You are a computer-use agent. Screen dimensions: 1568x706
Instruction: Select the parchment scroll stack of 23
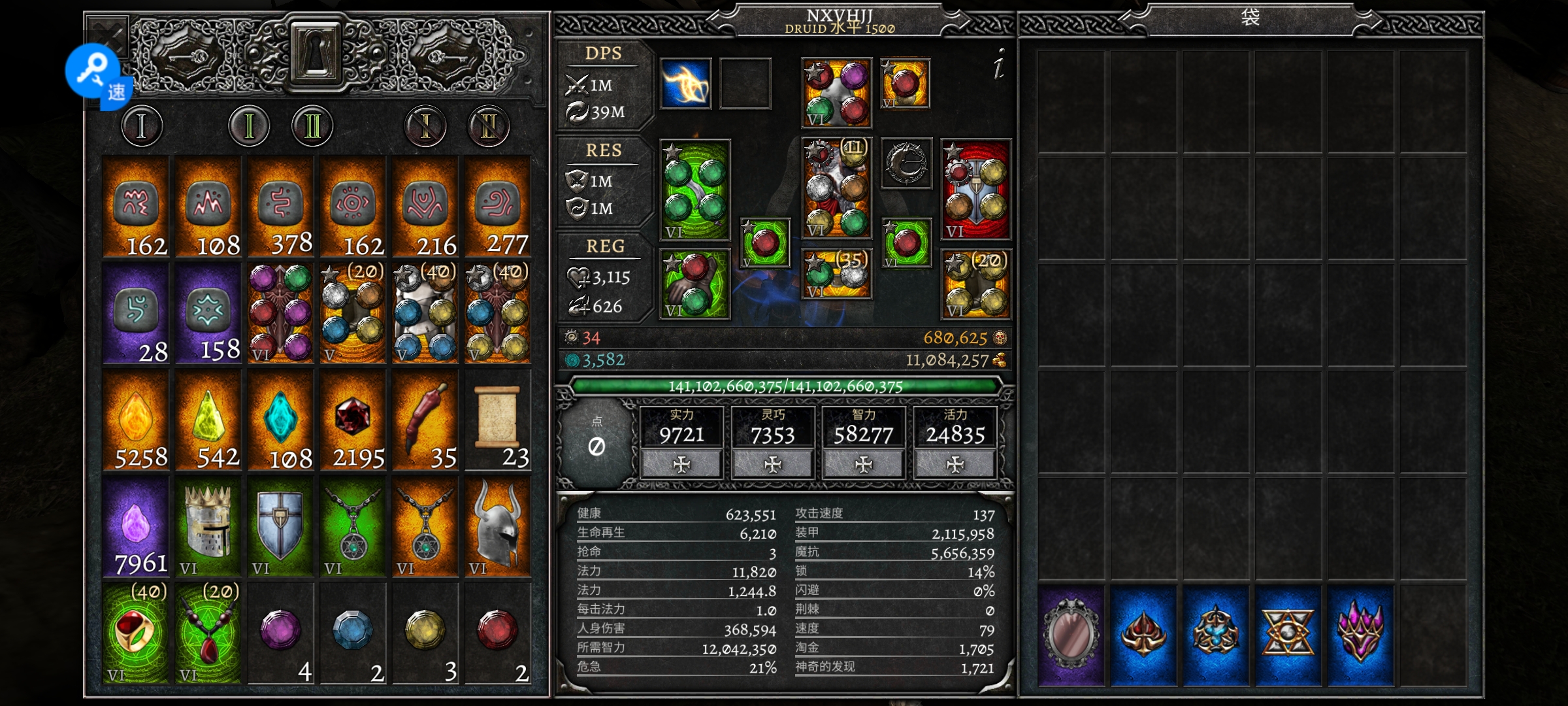497,422
